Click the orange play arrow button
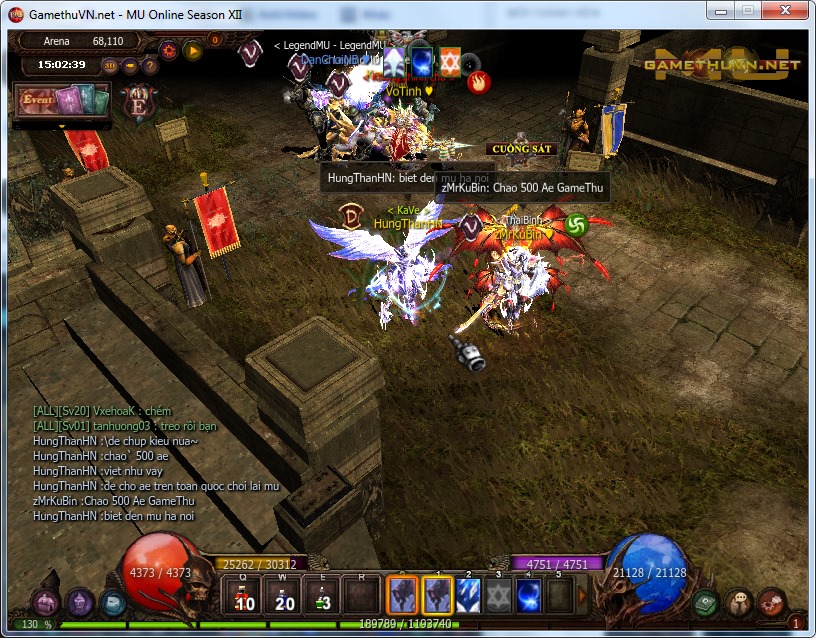Screen dimensions: 816x638 (x=193, y=50)
